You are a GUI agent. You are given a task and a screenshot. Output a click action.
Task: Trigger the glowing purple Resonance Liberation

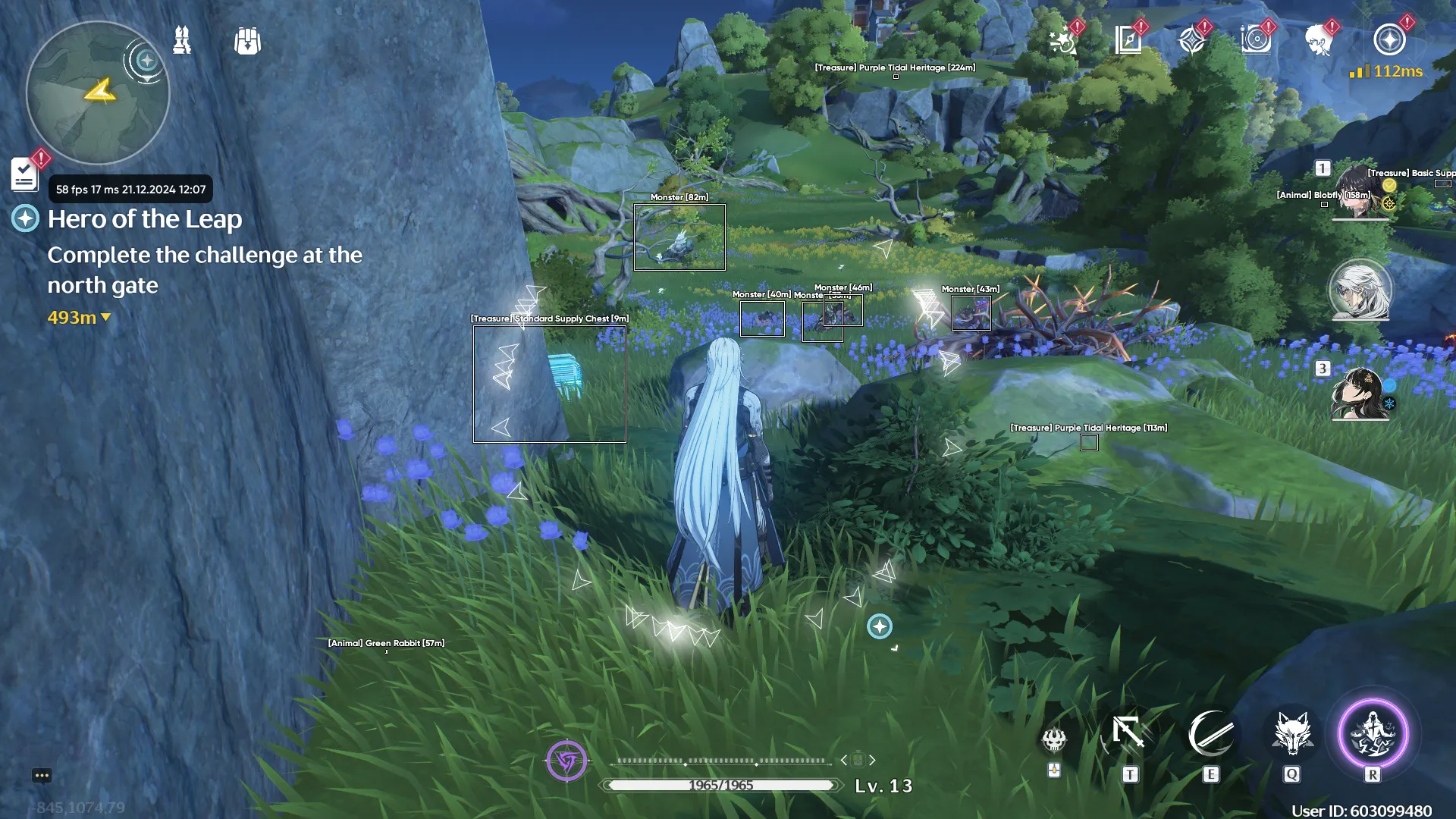pos(1373,734)
